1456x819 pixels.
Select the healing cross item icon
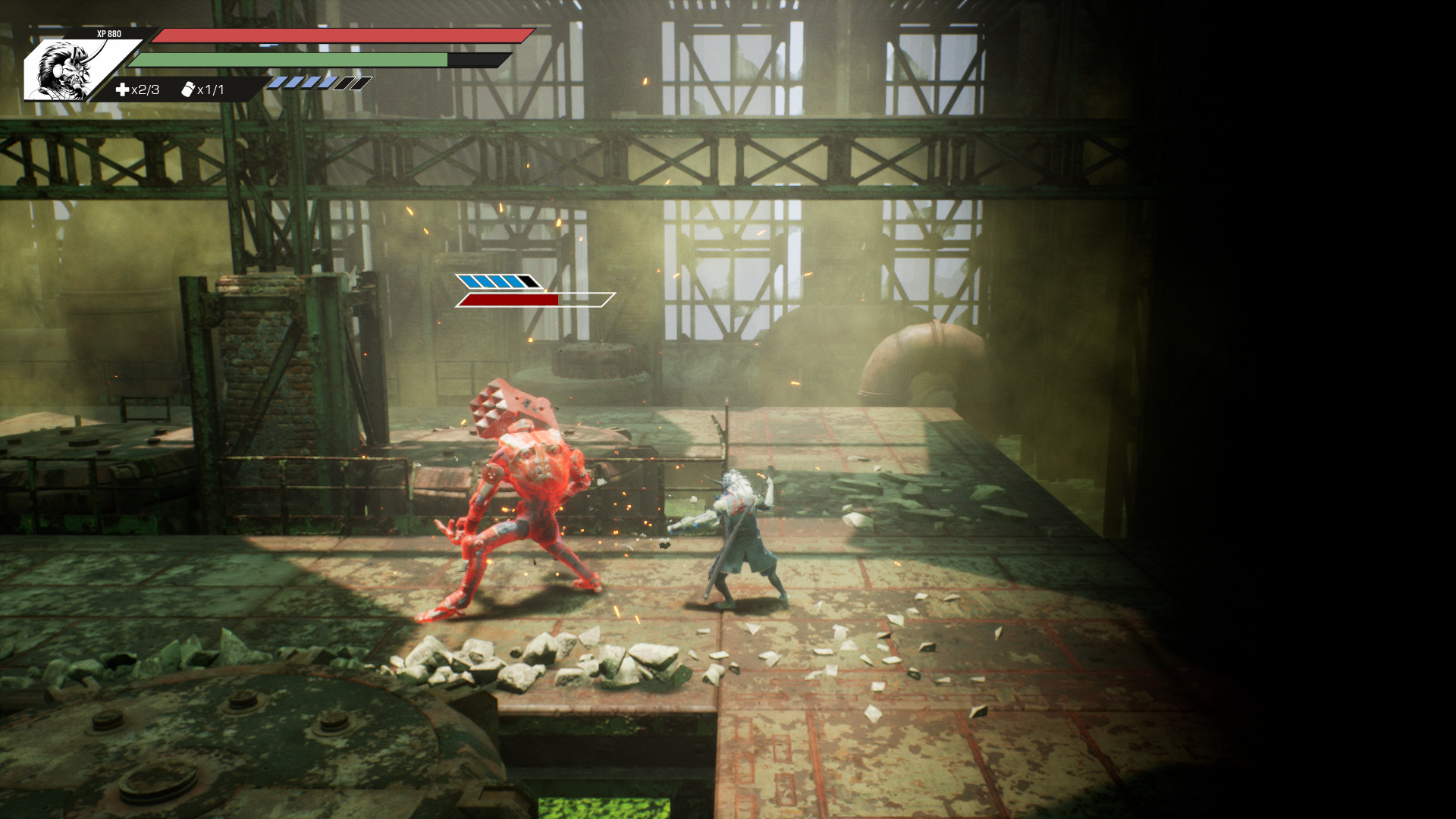(x=122, y=89)
